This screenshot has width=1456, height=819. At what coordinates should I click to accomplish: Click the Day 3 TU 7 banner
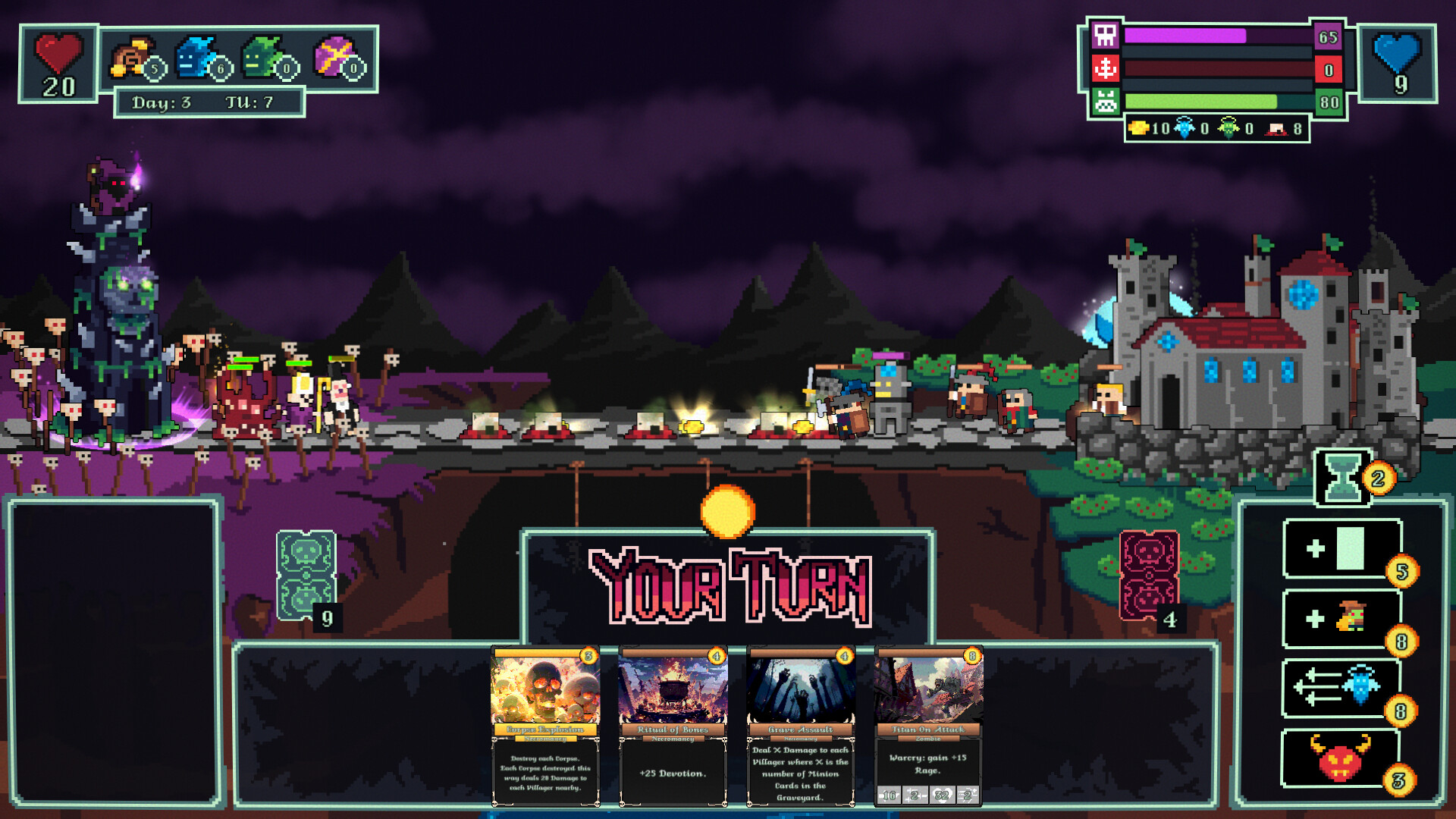[x=209, y=99]
